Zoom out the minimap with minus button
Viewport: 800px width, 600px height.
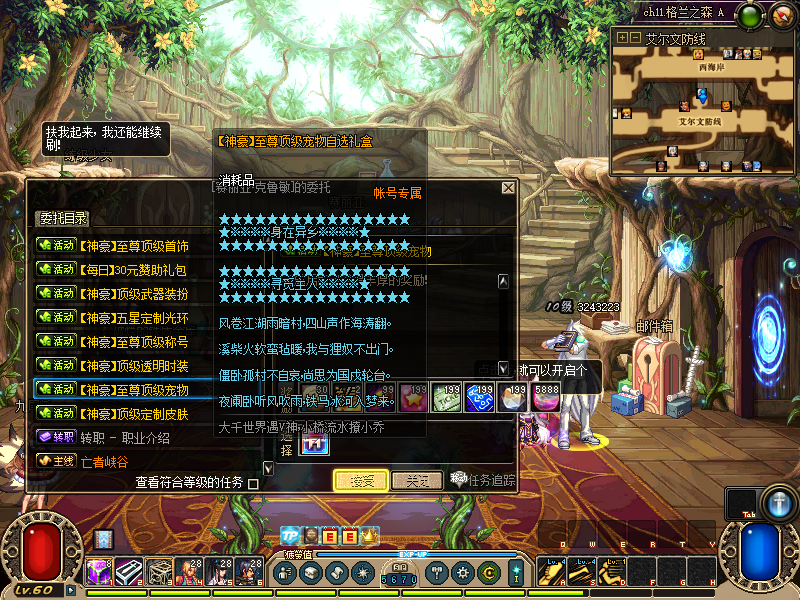pyautogui.click(x=634, y=38)
